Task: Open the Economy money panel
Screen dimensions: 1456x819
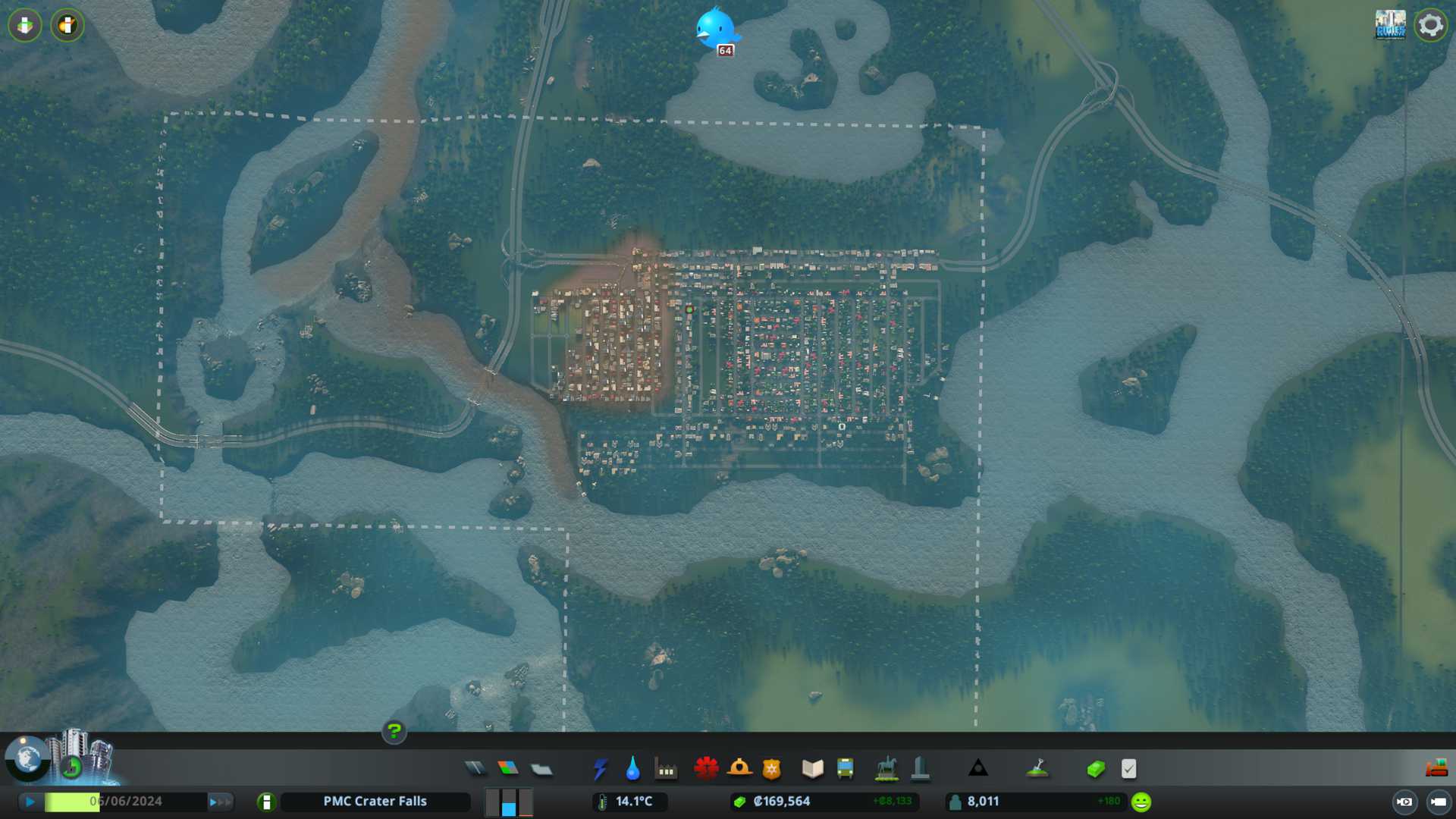Action: point(1095,769)
